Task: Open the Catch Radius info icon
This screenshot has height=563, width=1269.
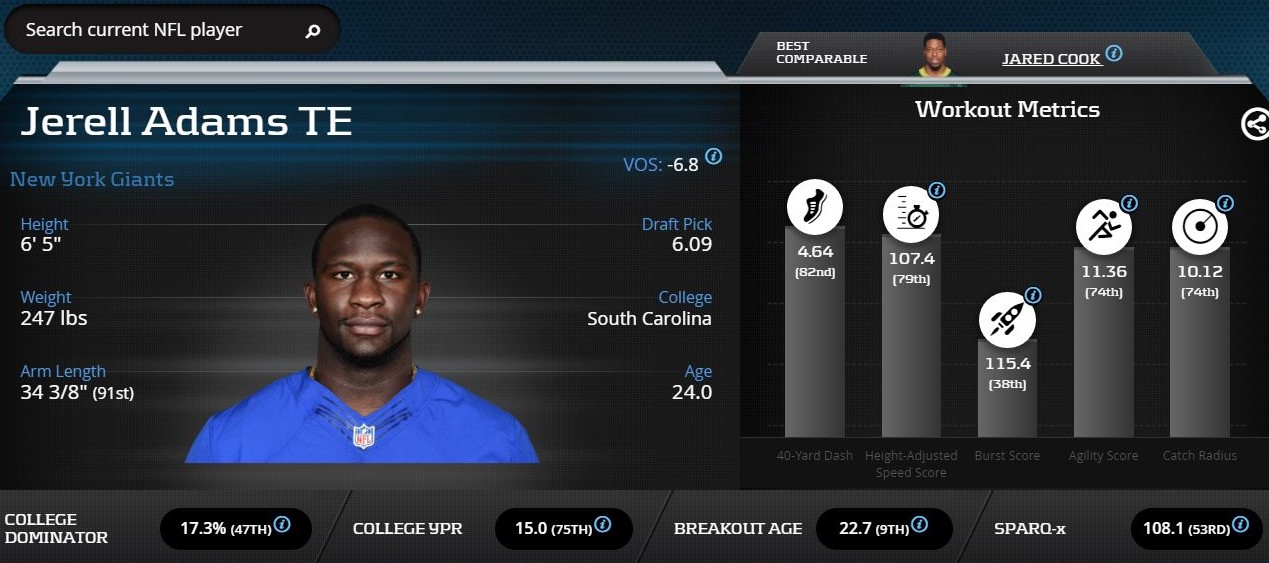Action: 1225,204
